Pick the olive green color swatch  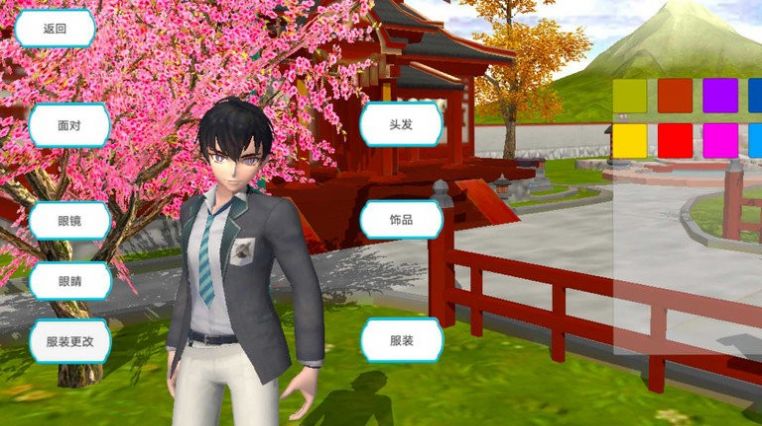coord(630,96)
